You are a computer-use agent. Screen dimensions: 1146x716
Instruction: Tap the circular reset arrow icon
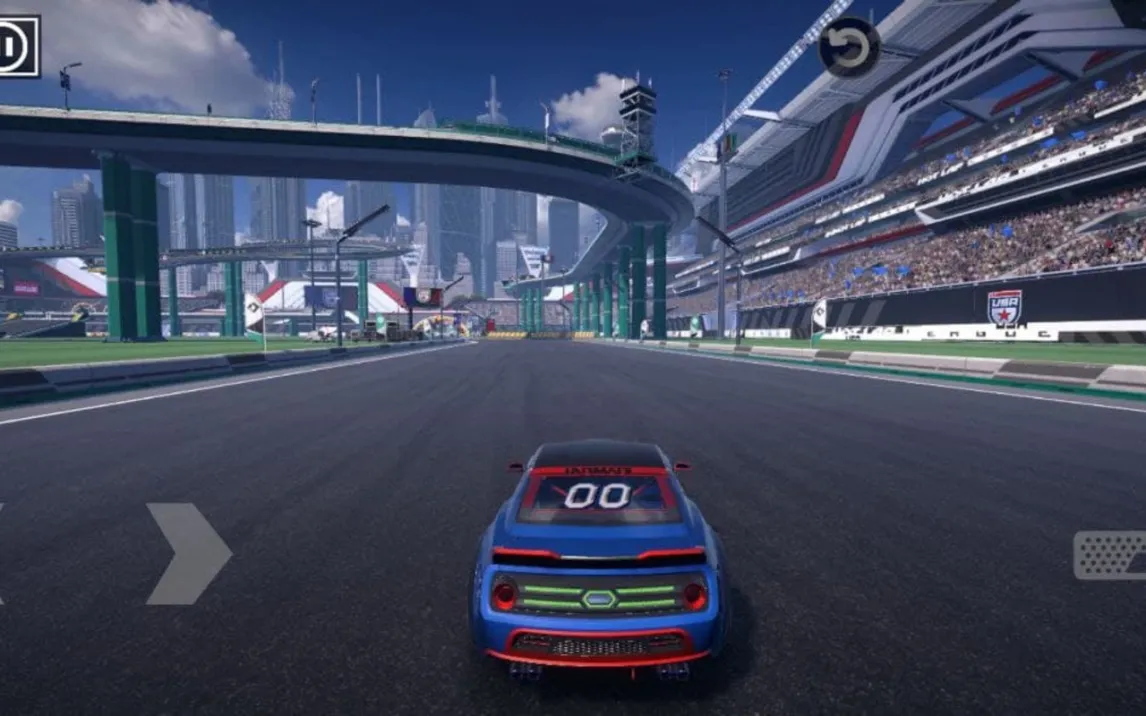click(x=849, y=48)
